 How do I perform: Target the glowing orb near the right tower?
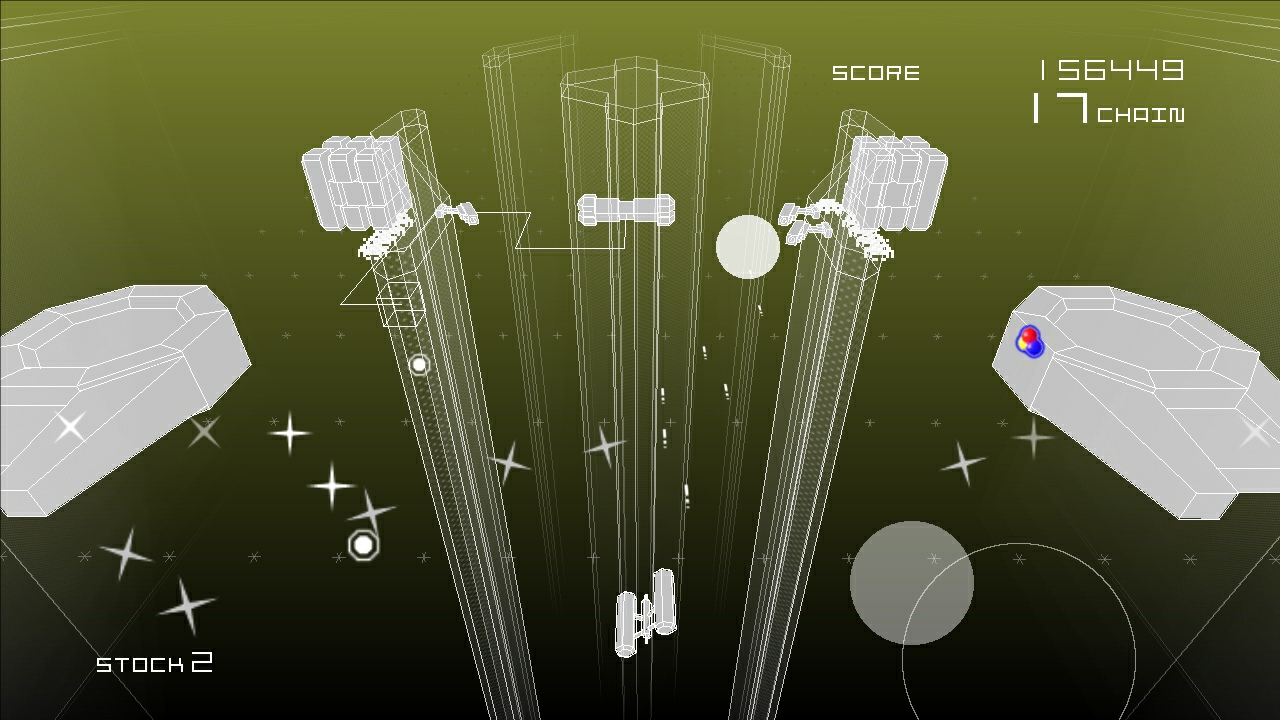748,246
